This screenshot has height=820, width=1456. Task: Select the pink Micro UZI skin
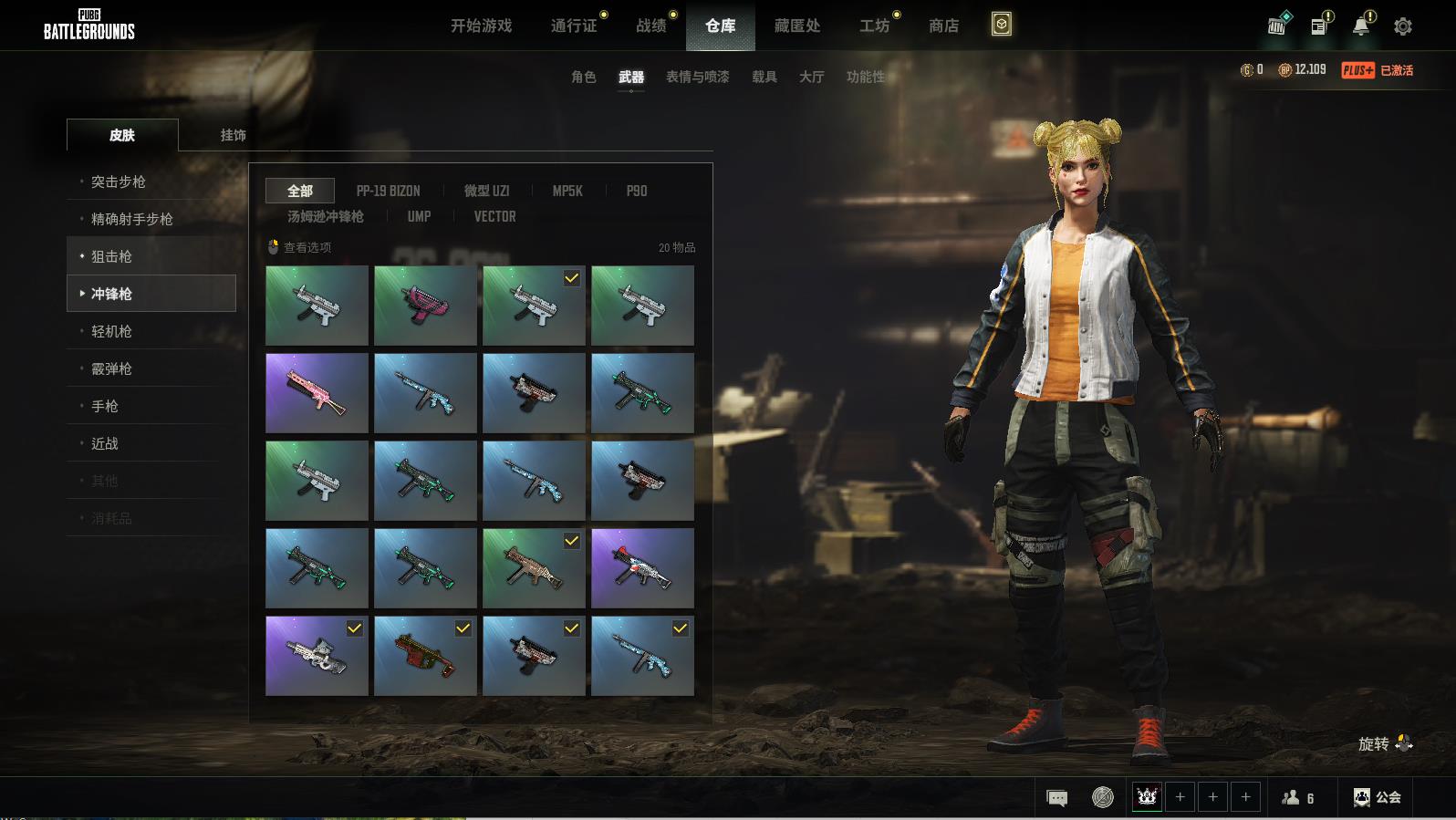pos(425,306)
